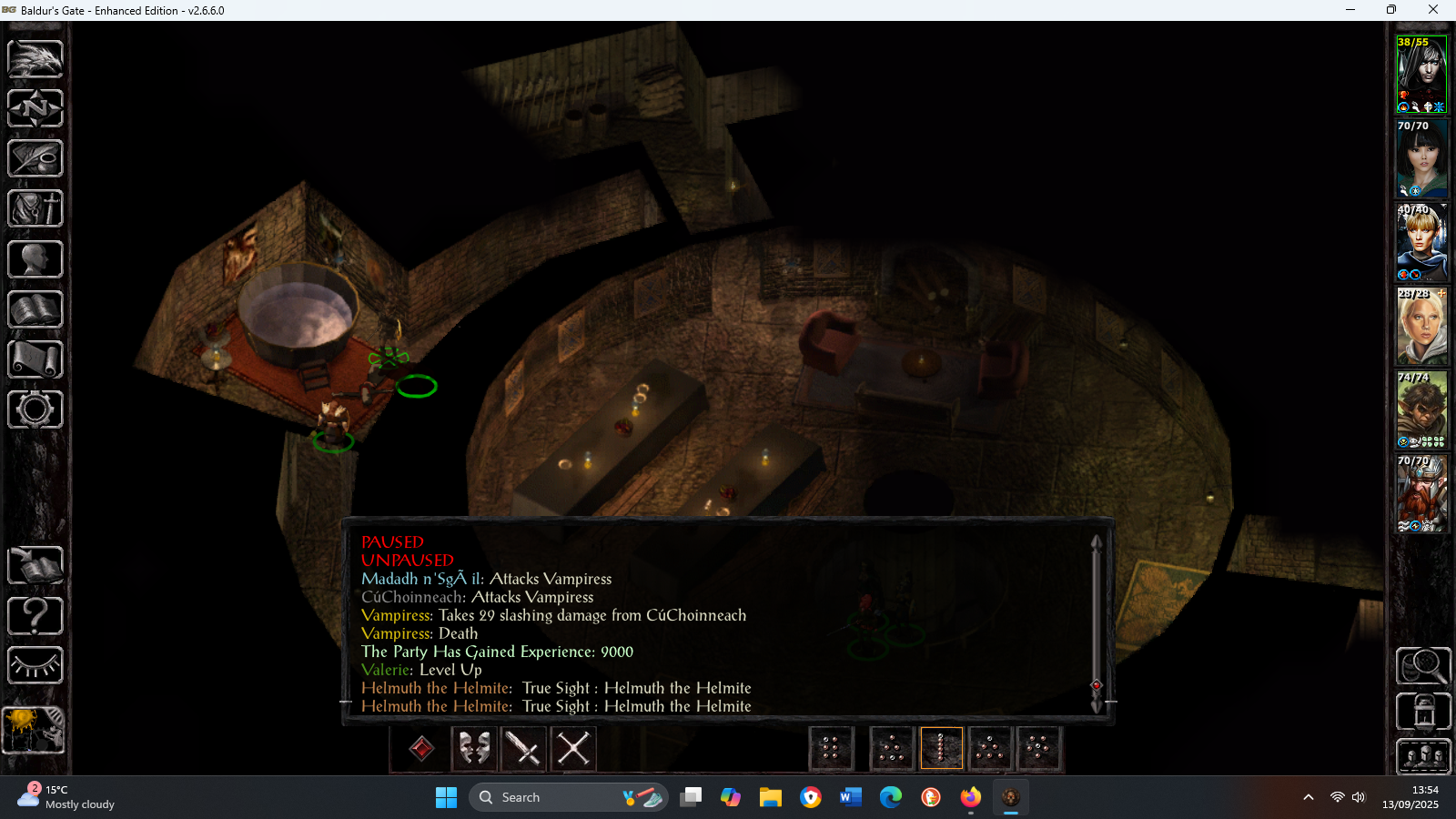The width and height of the screenshot is (1456, 819).
Task: Choose the talk action with two masks
Action: (x=474, y=749)
